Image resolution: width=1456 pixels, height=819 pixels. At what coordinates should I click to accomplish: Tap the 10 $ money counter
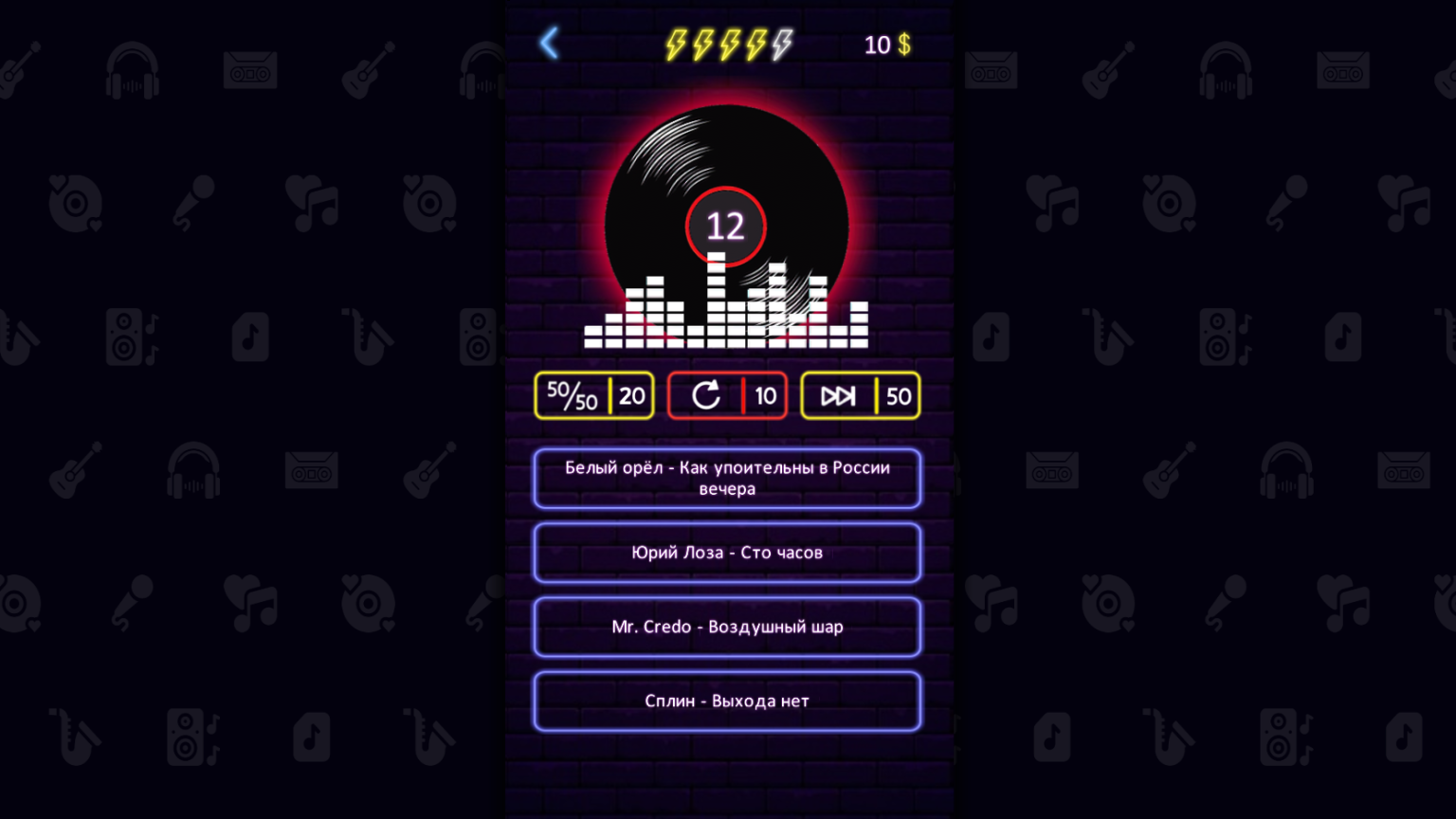point(885,44)
